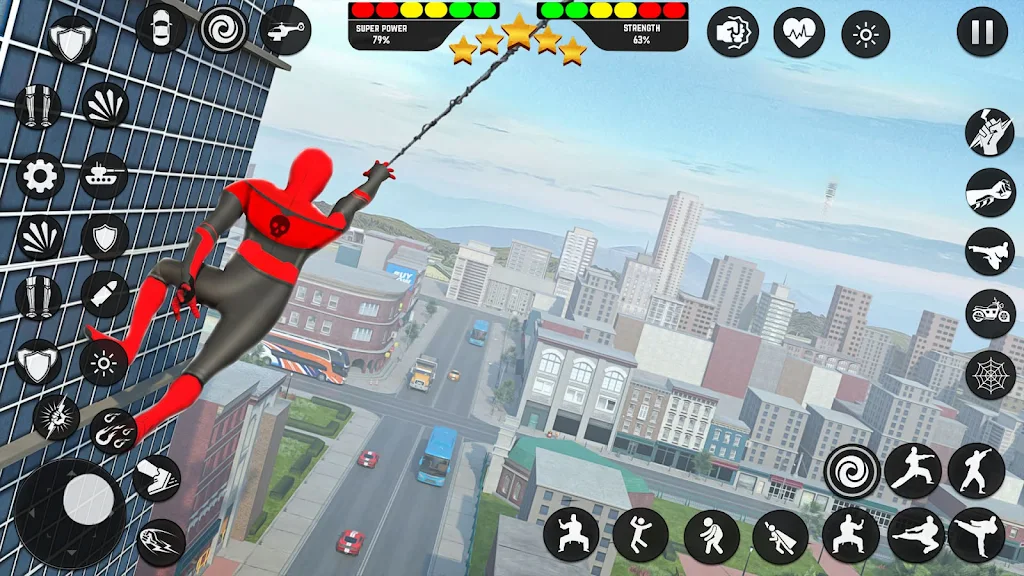The image size is (1024, 576).
Task: Use the lightning fist attack
Action: tap(57, 416)
